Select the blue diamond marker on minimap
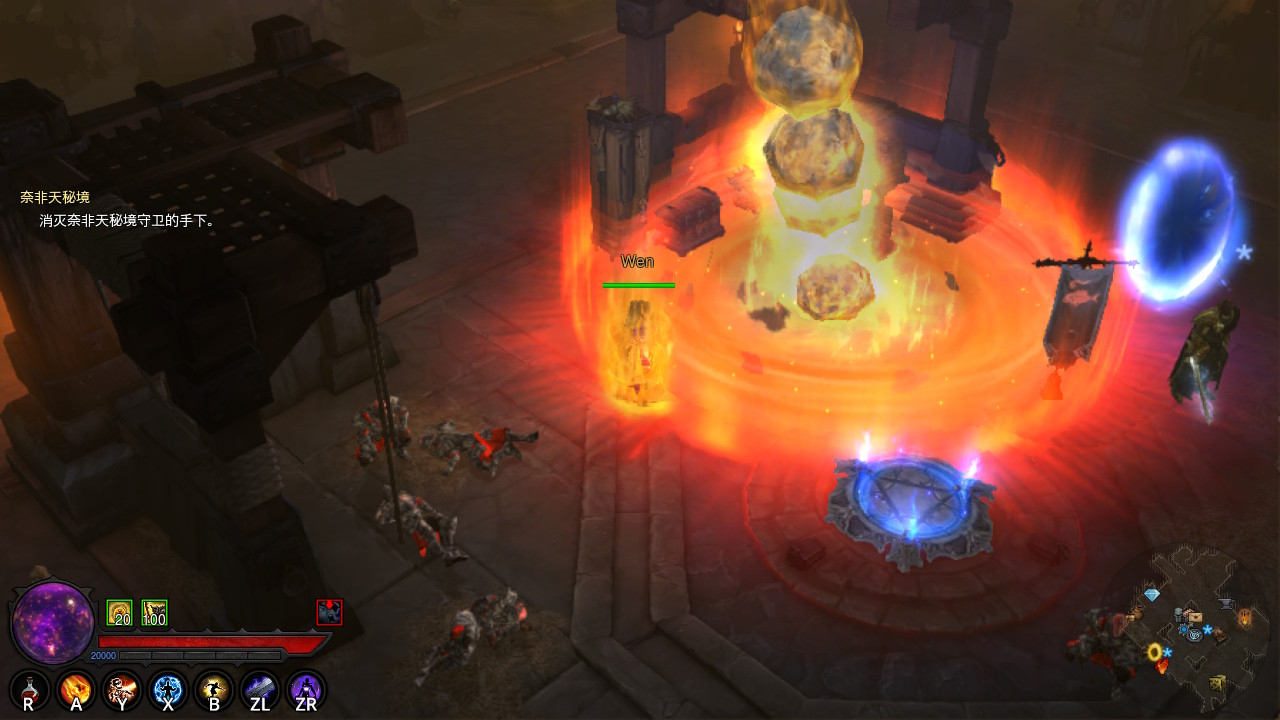The height and width of the screenshot is (720, 1280). coord(1152,595)
